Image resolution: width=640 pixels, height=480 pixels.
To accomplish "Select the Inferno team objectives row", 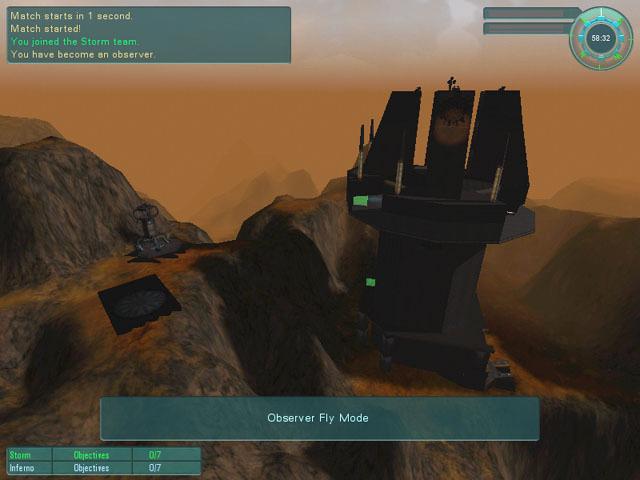I will click(103, 467).
